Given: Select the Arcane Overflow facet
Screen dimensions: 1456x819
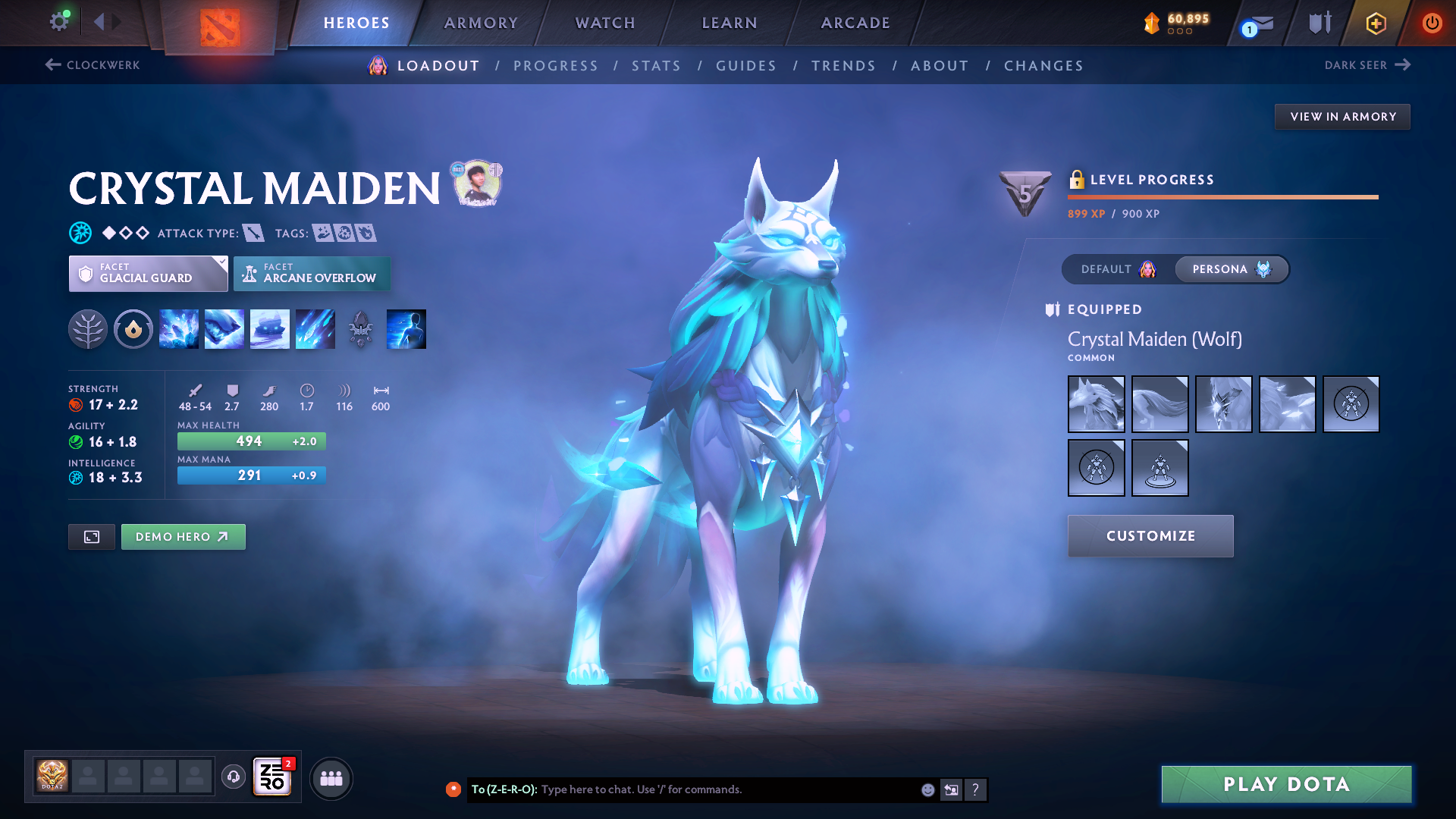Looking at the screenshot, I should click(312, 274).
